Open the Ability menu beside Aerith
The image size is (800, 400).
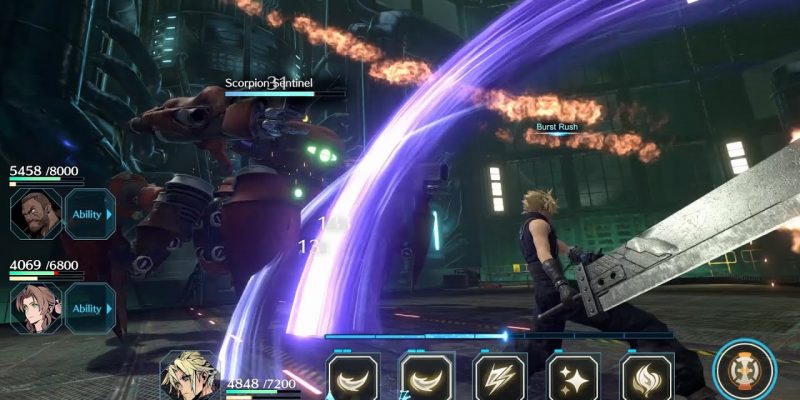[x=89, y=308]
